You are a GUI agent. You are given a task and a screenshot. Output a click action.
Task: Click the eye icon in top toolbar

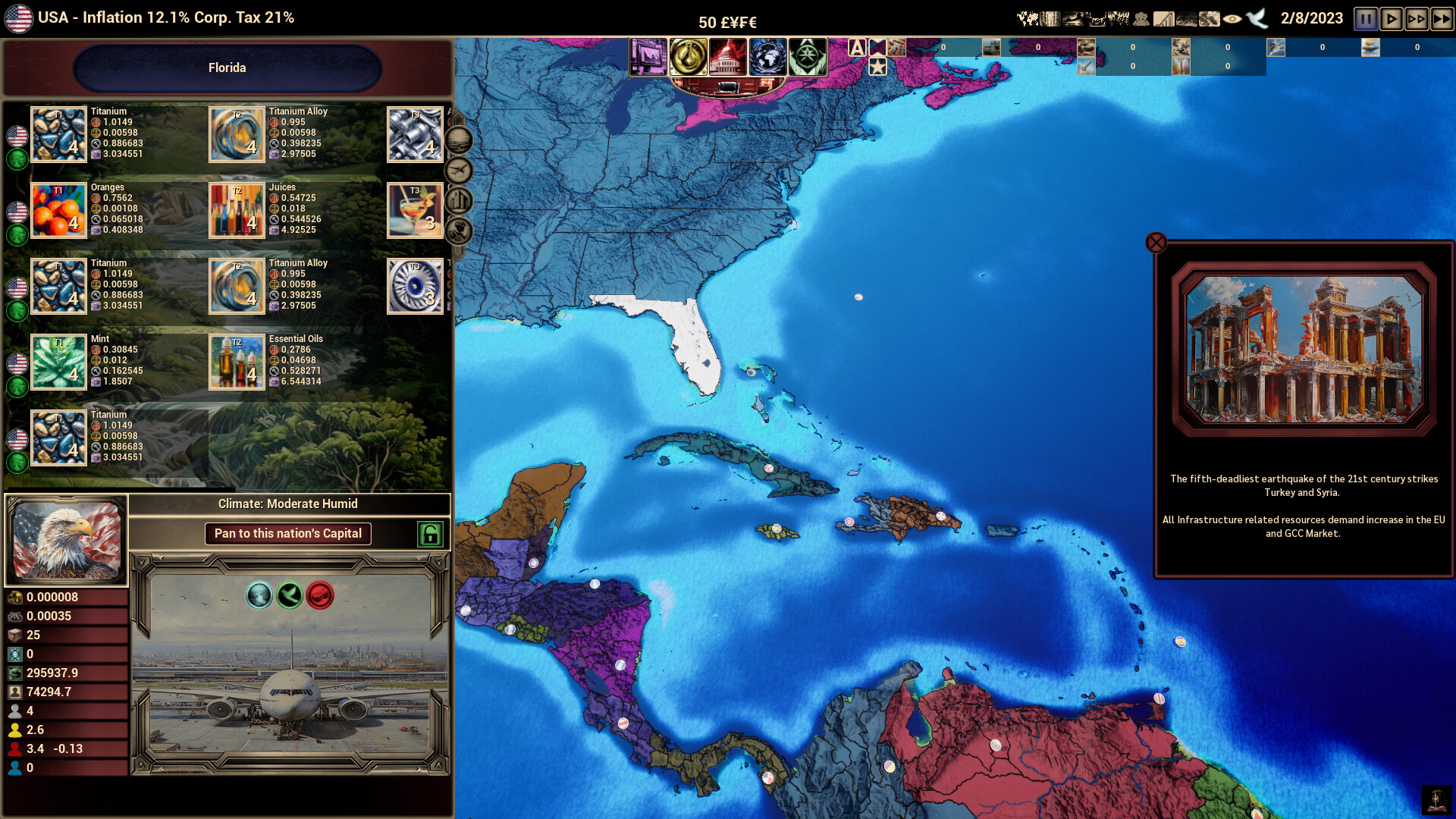[1232, 18]
